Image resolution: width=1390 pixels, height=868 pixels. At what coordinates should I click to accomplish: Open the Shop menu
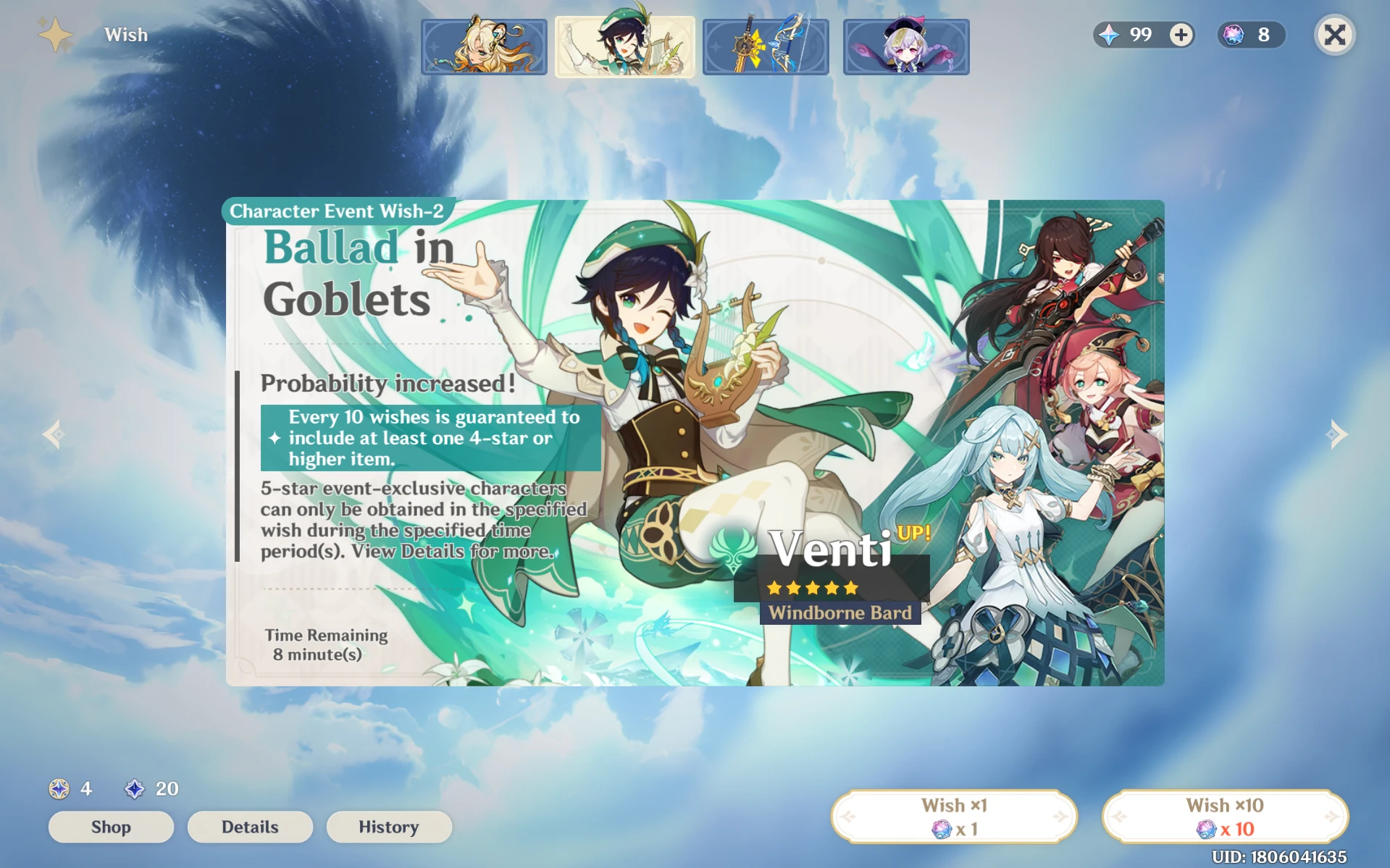(x=111, y=827)
